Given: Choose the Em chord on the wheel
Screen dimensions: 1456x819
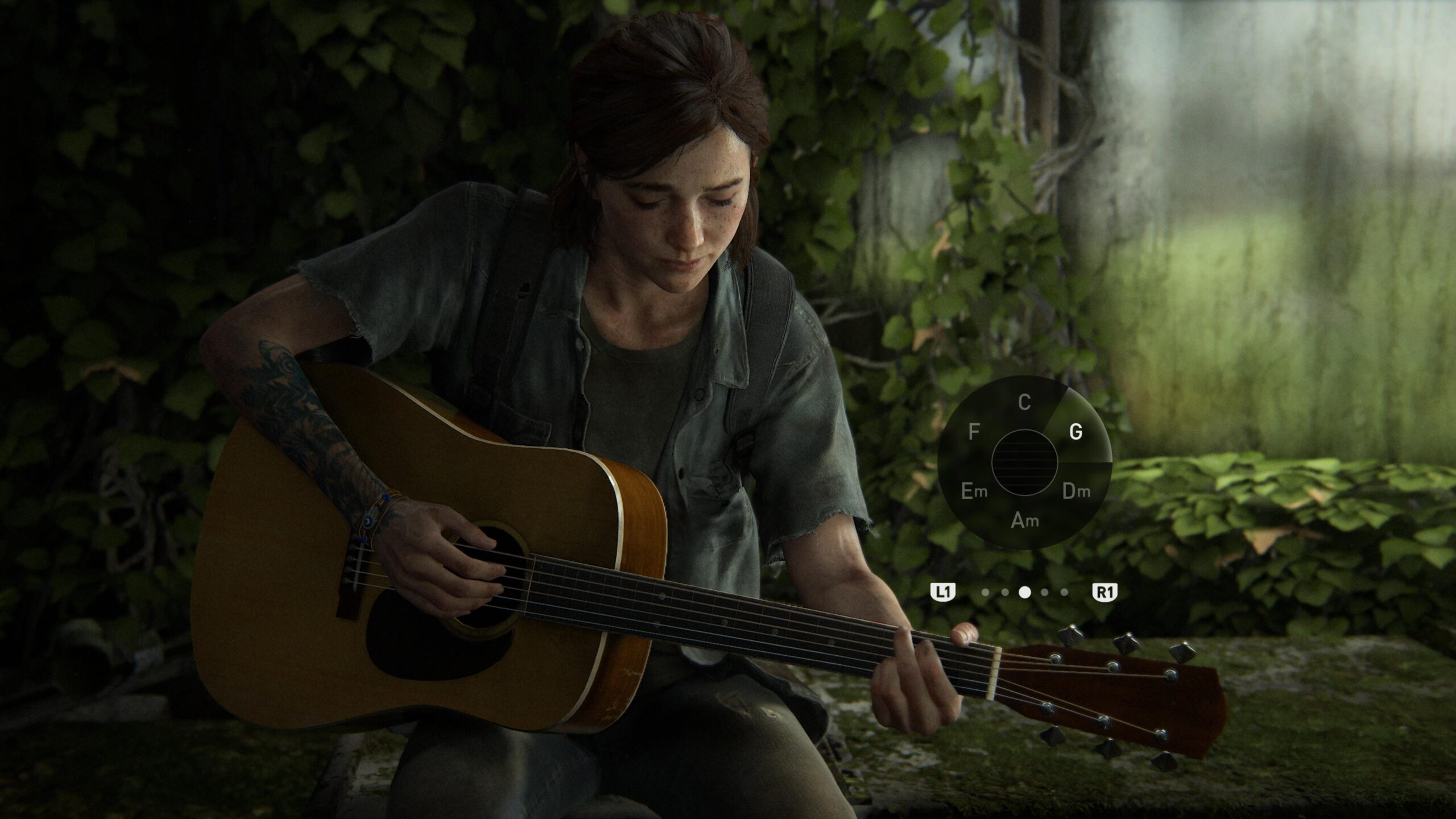Looking at the screenshot, I should [x=974, y=492].
